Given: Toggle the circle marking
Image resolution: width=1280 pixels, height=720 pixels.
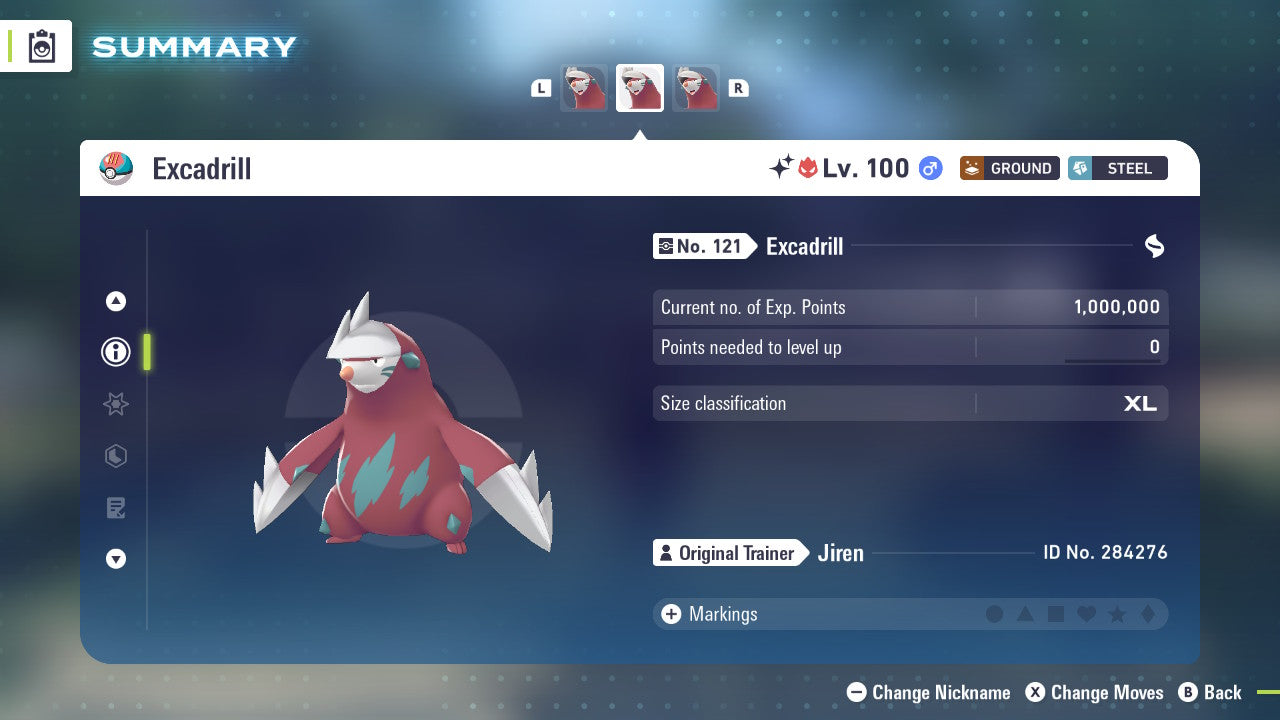Looking at the screenshot, I should pyautogui.click(x=995, y=614).
